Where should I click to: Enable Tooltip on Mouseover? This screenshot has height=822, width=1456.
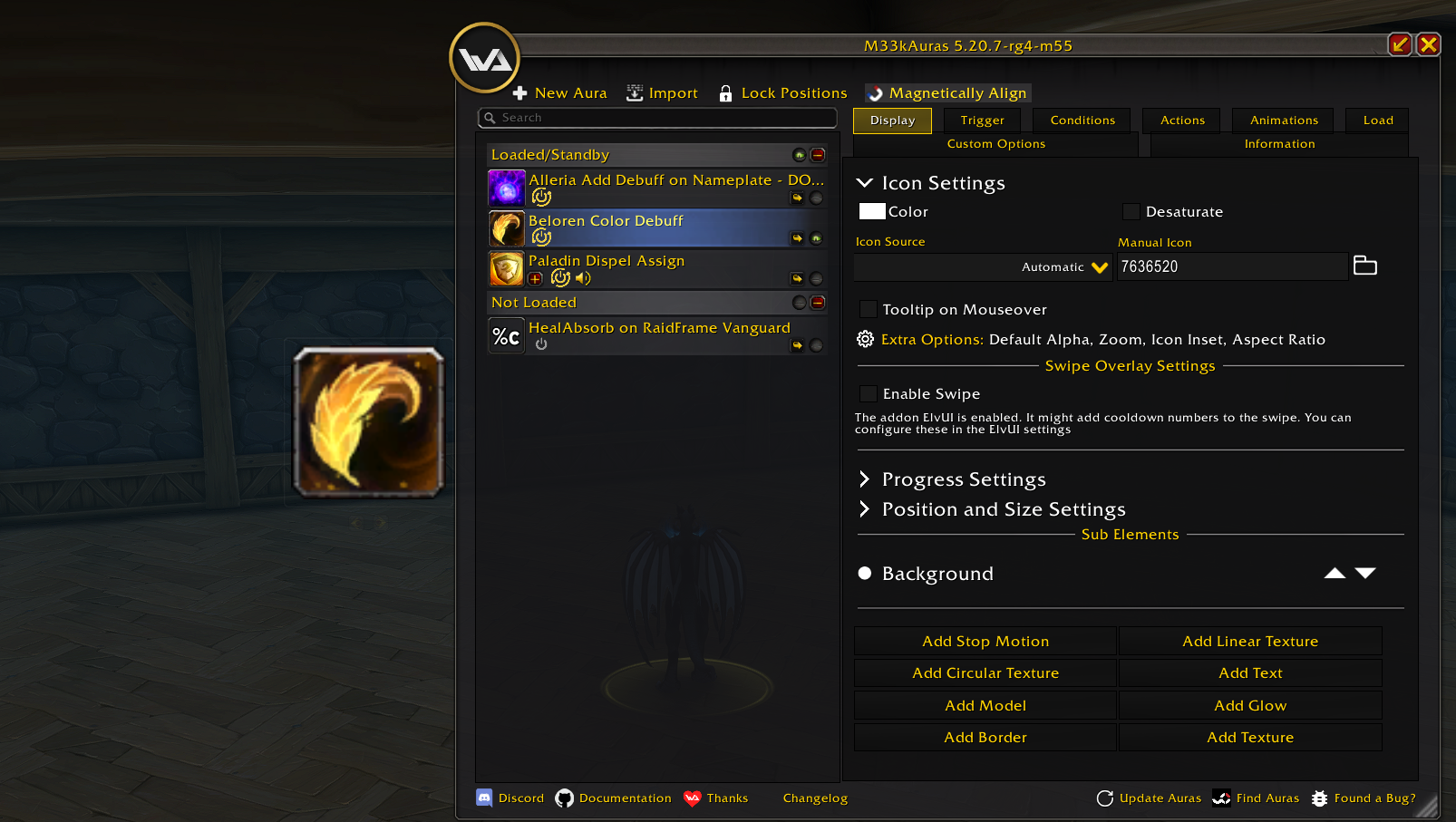(868, 308)
